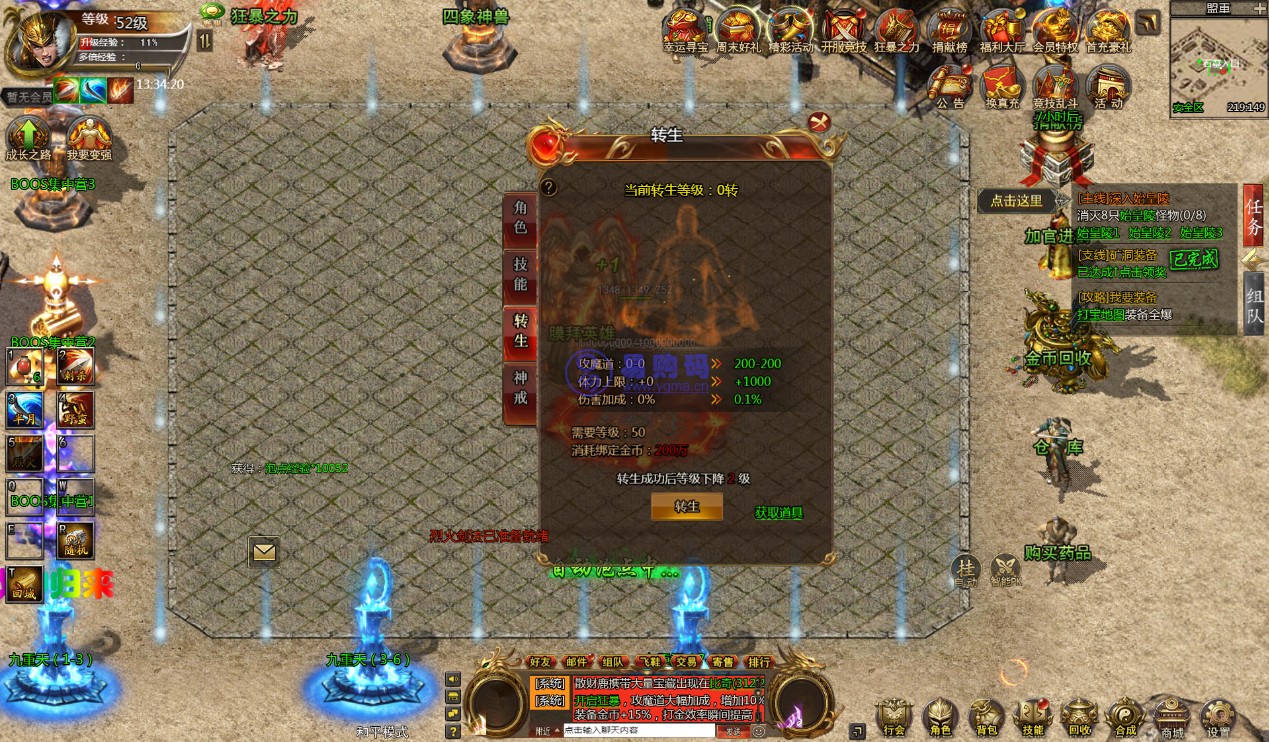Open the 幸运寻宝 treasure hunt icon
The height and width of the screenshot is (742, 1269).
click(x=687, y=30)
